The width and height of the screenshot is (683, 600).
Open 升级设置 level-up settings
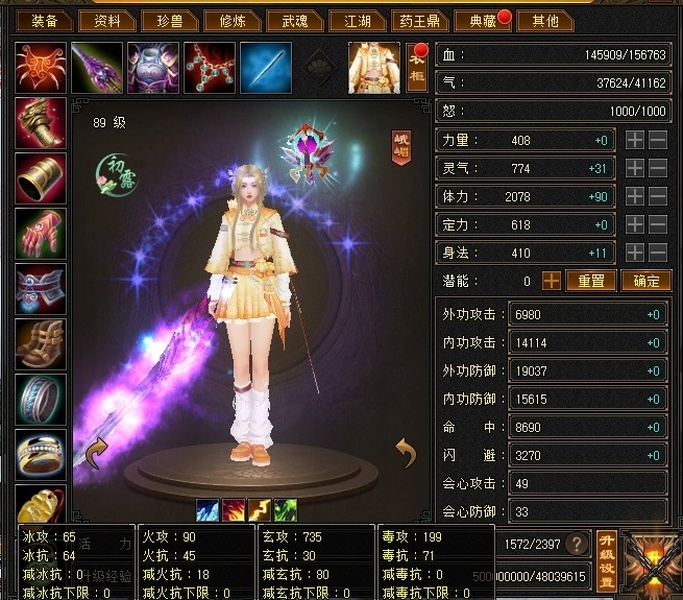tap(606, 559)
